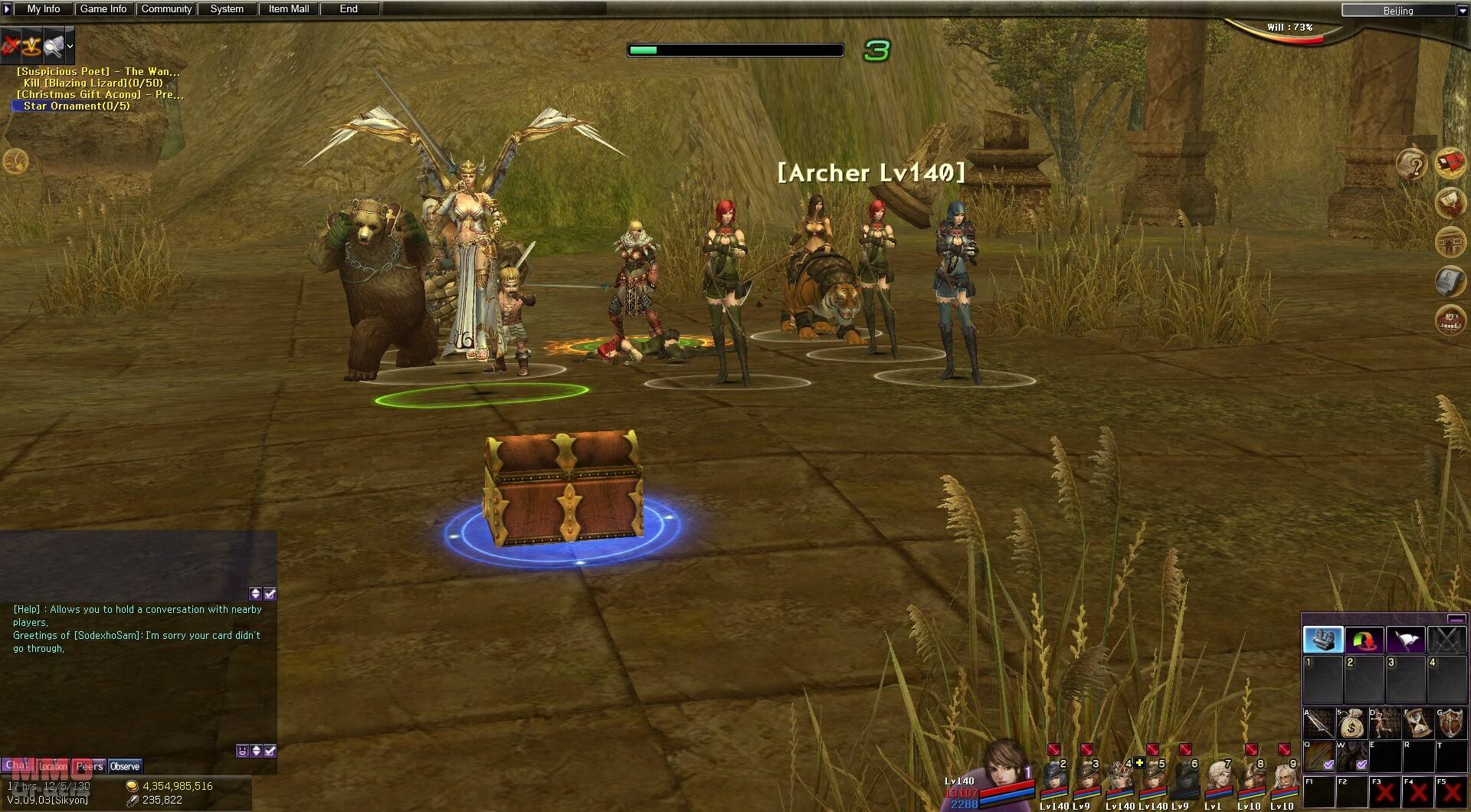Image resolution: width=1471 pixels, height=812 pixels.
Task: Switch to the Peers chat tab
Action: coord(90,766)
